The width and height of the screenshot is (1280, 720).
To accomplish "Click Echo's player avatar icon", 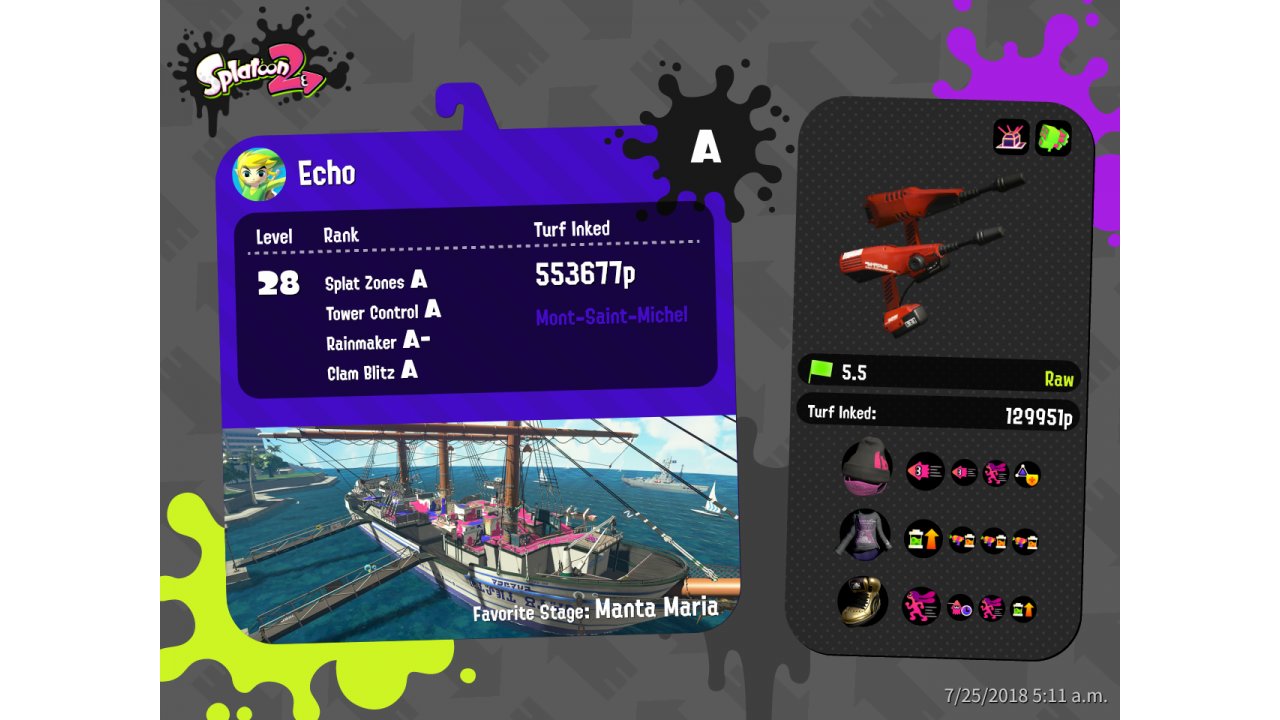I will click(259, 174).
